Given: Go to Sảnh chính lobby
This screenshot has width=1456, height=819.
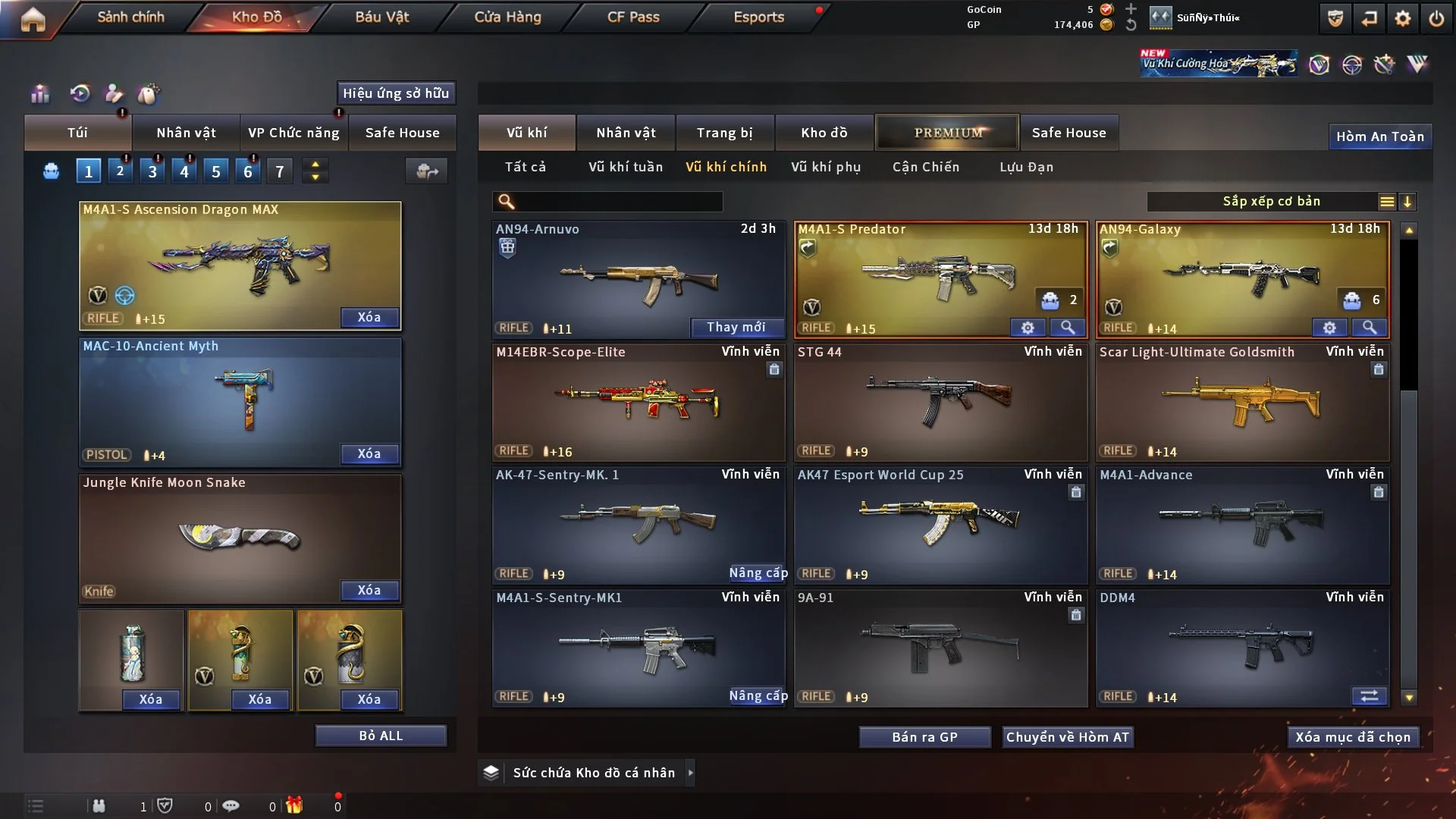Looking at the screenshot, I should pos(130,17).
